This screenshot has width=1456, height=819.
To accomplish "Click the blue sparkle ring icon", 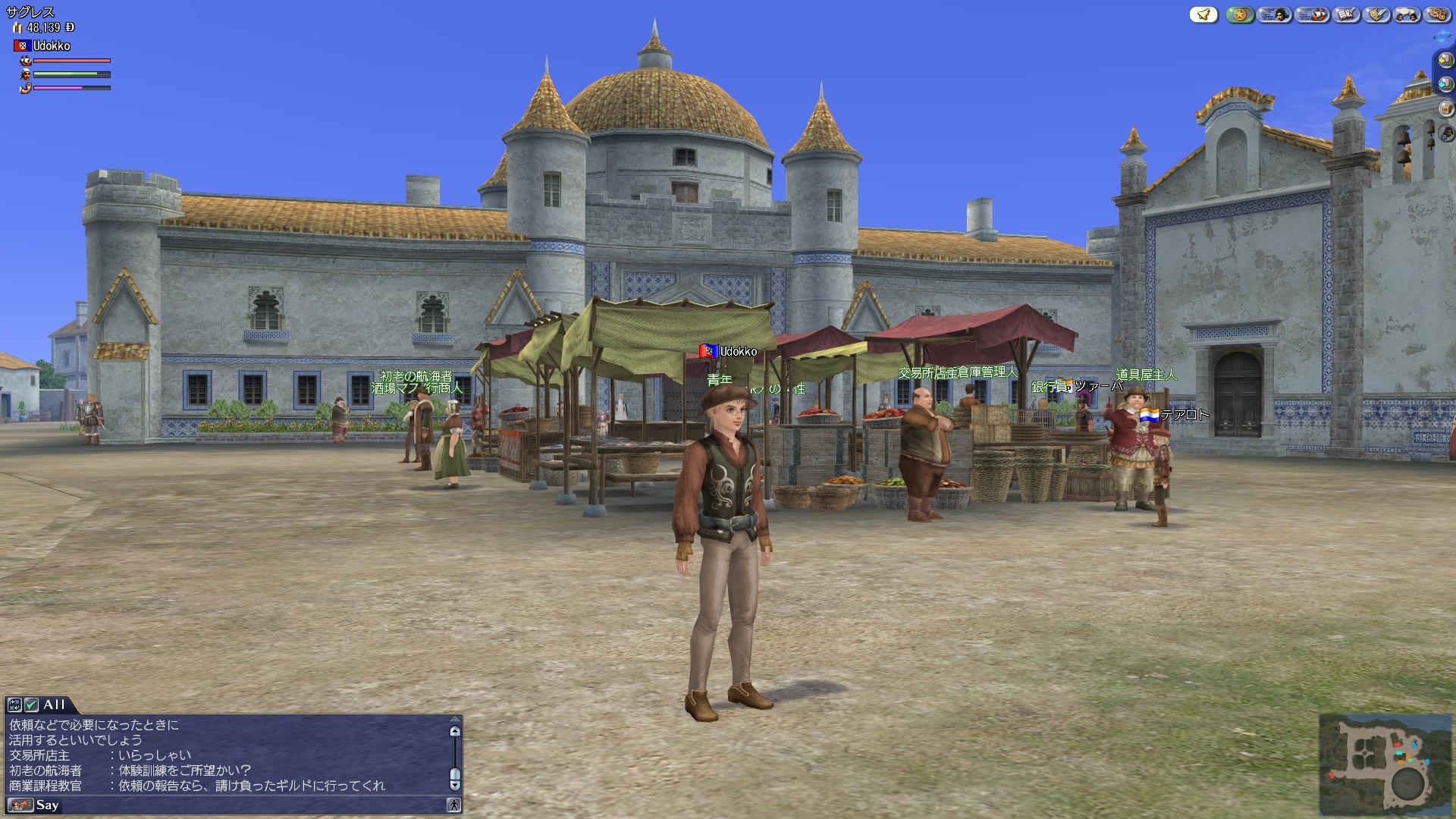I will point(1442,36).
